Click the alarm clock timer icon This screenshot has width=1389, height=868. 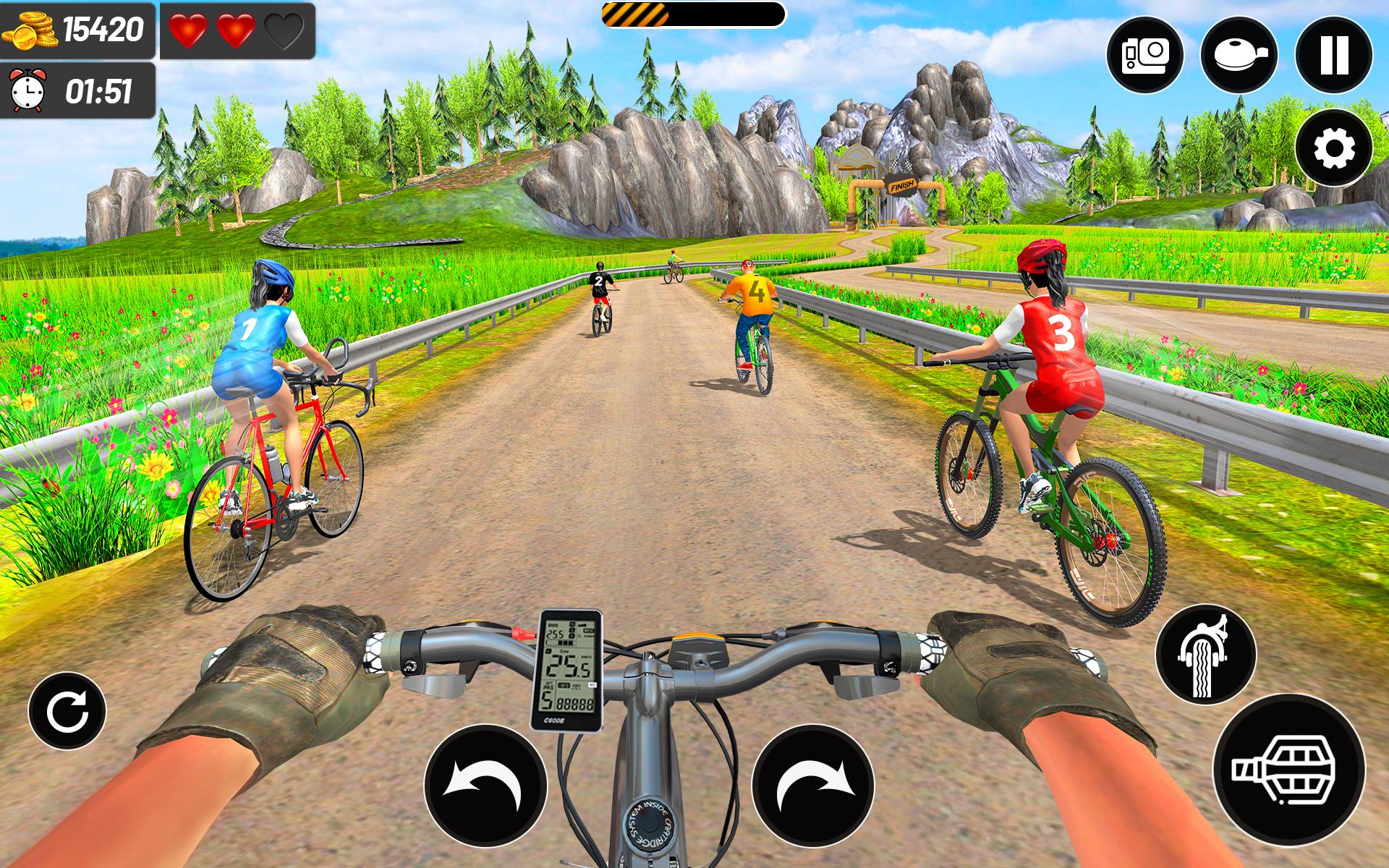point(29,88)
